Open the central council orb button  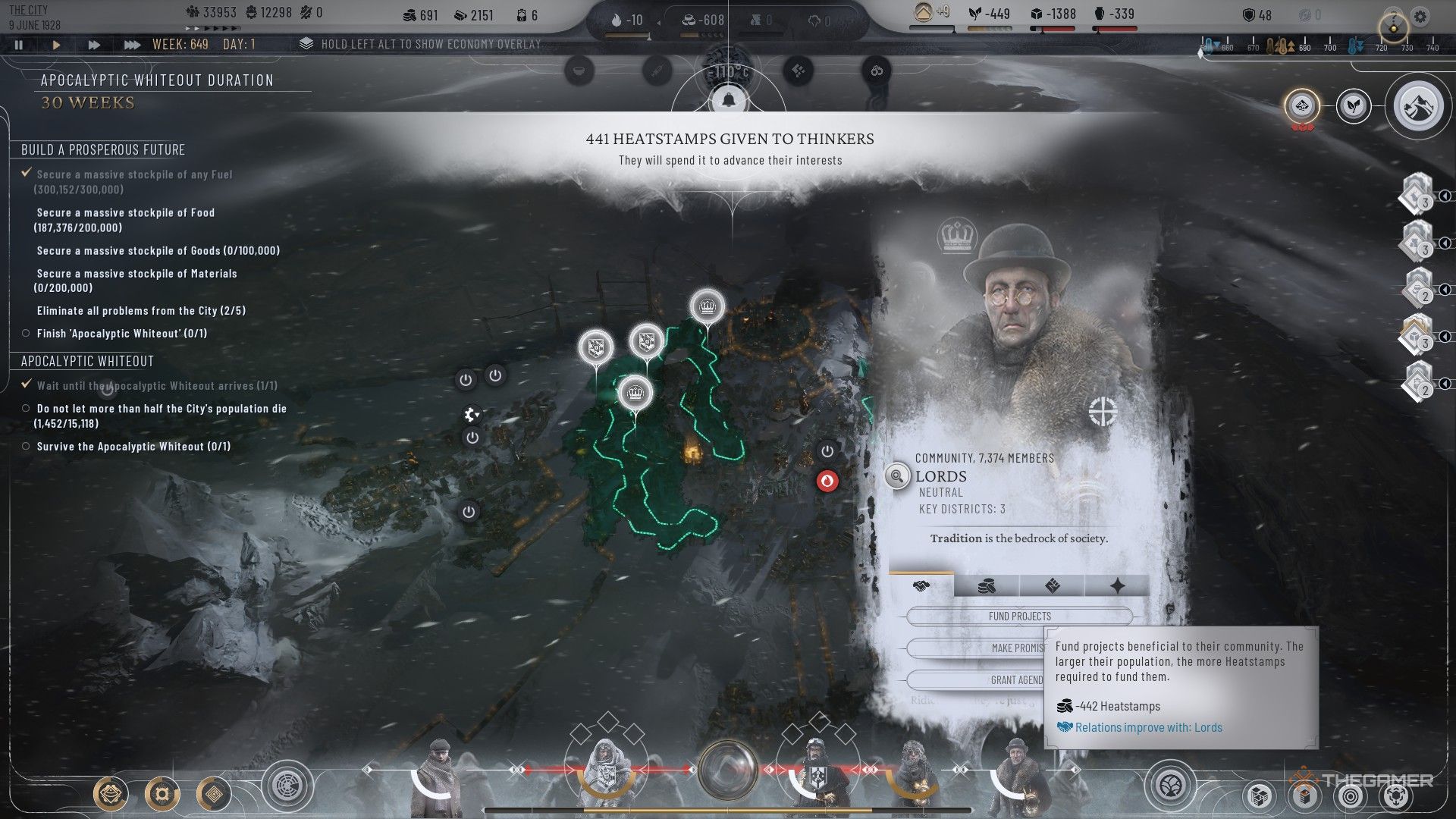click(728, 770)
